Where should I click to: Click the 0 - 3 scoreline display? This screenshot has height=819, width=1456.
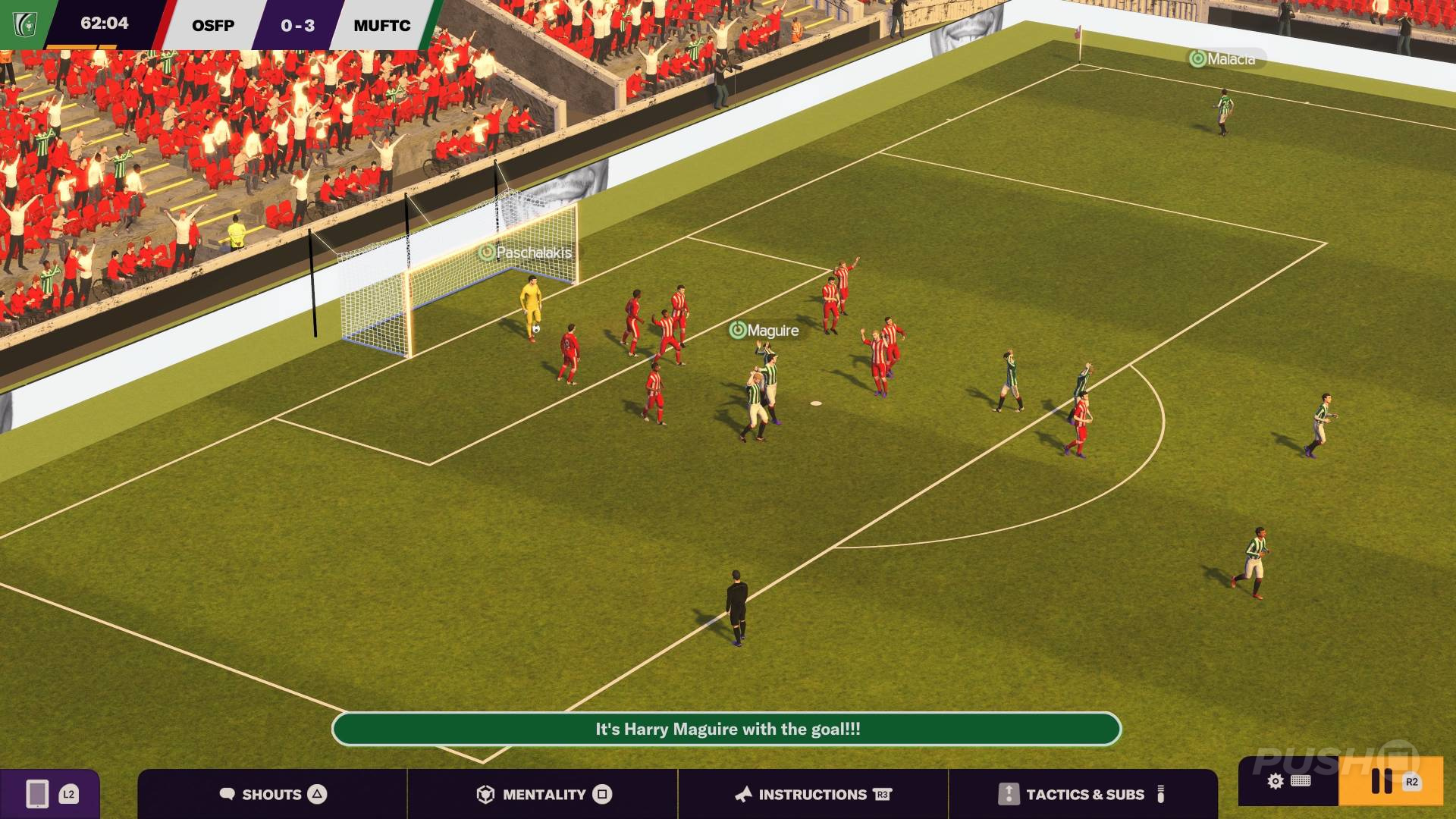(297, 25)
